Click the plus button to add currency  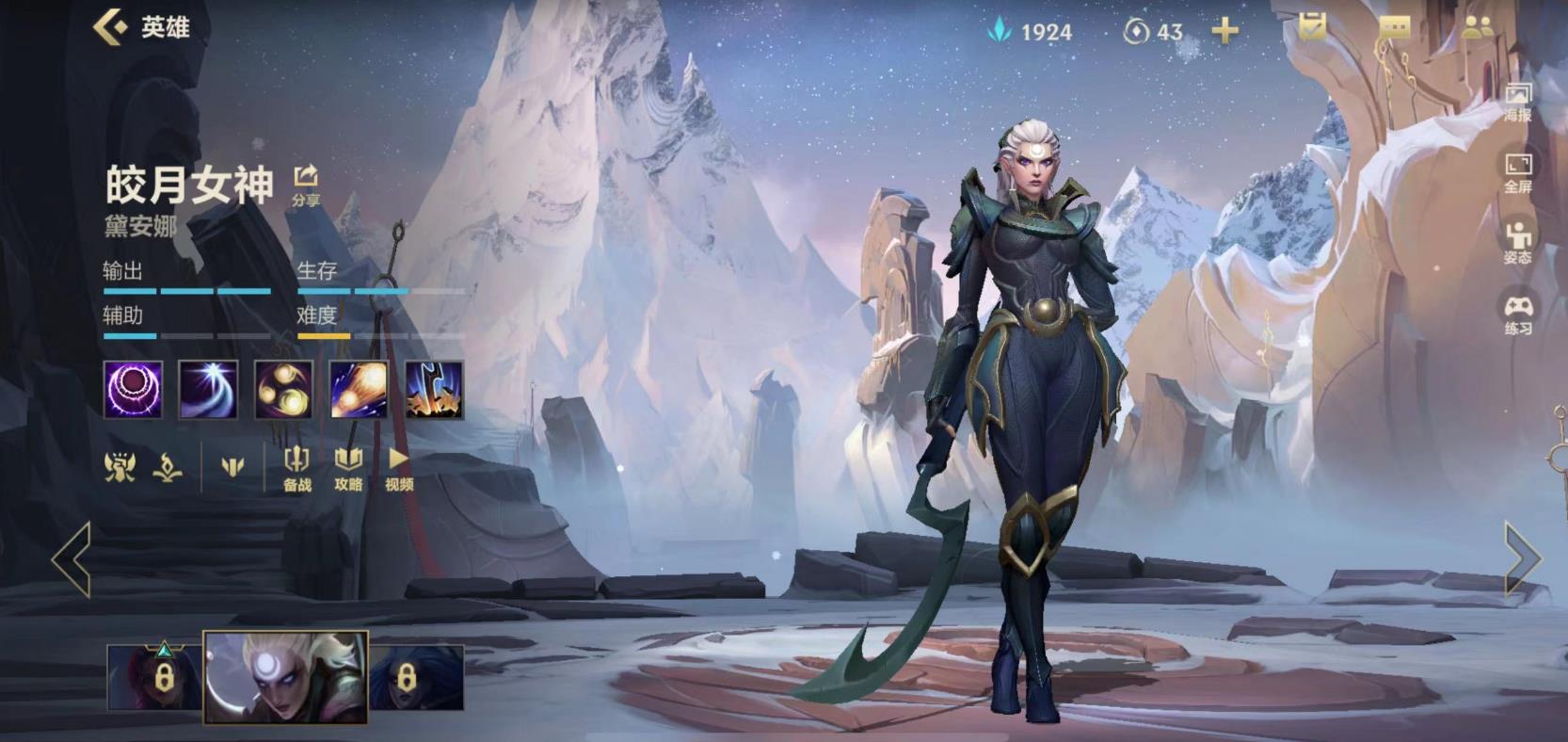click(x=1224, y=31)
